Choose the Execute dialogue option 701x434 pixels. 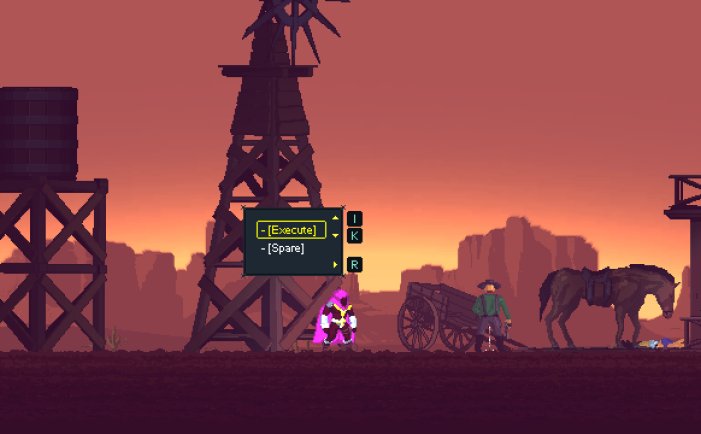[291, 230]
